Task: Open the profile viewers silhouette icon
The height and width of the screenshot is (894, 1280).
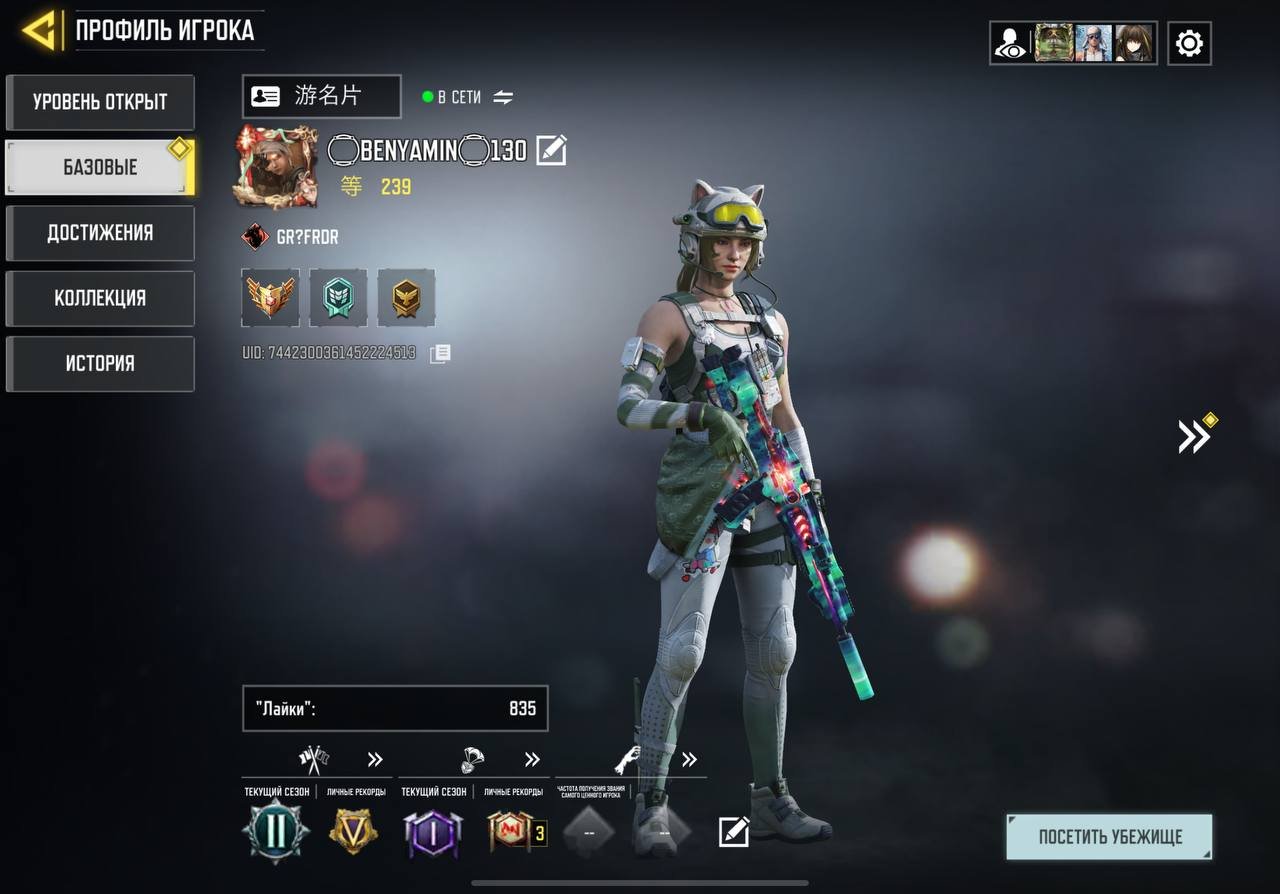Action: (x=1010, y=44)
